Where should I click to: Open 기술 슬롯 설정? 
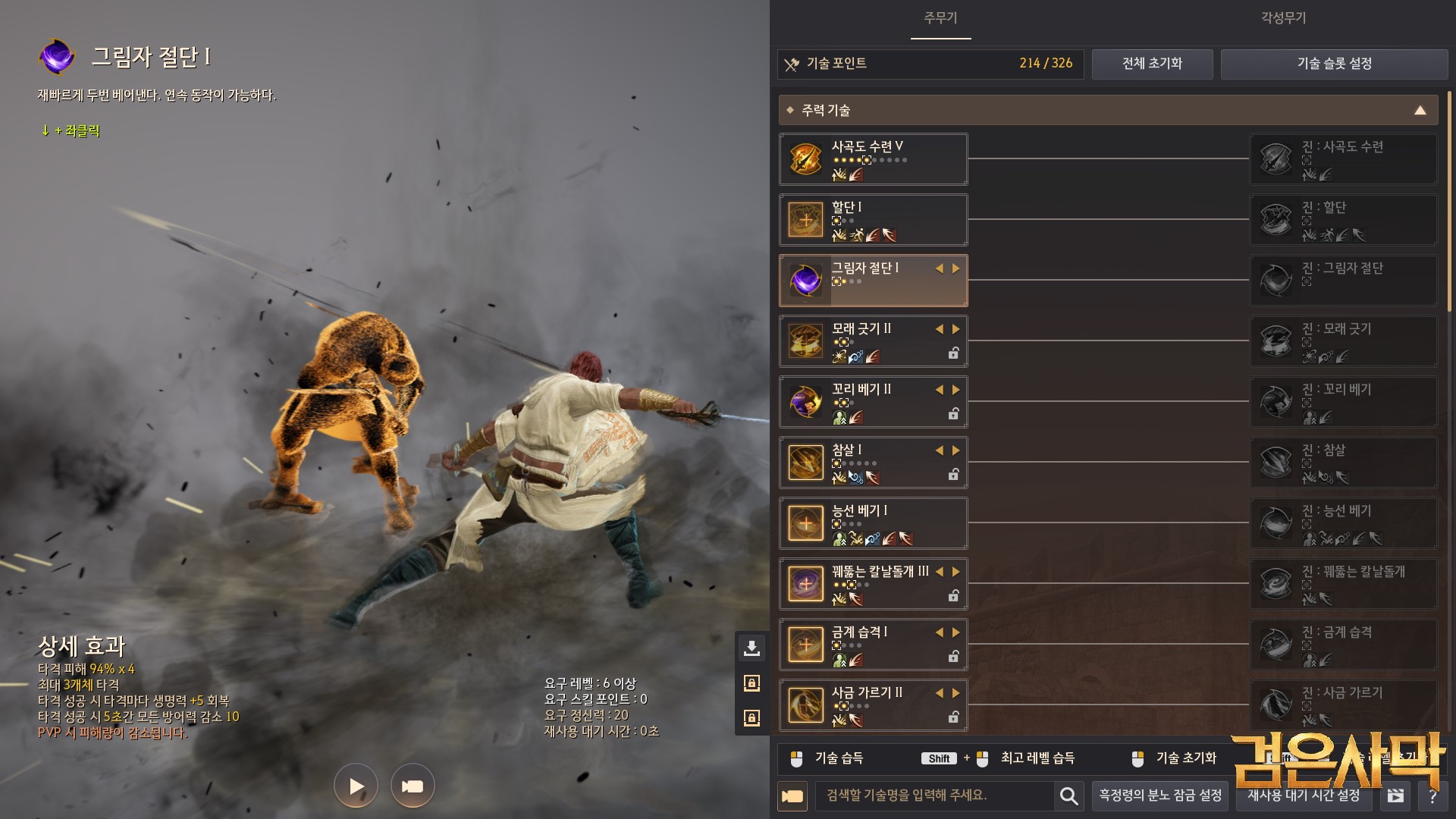(x=1334, y=64)
